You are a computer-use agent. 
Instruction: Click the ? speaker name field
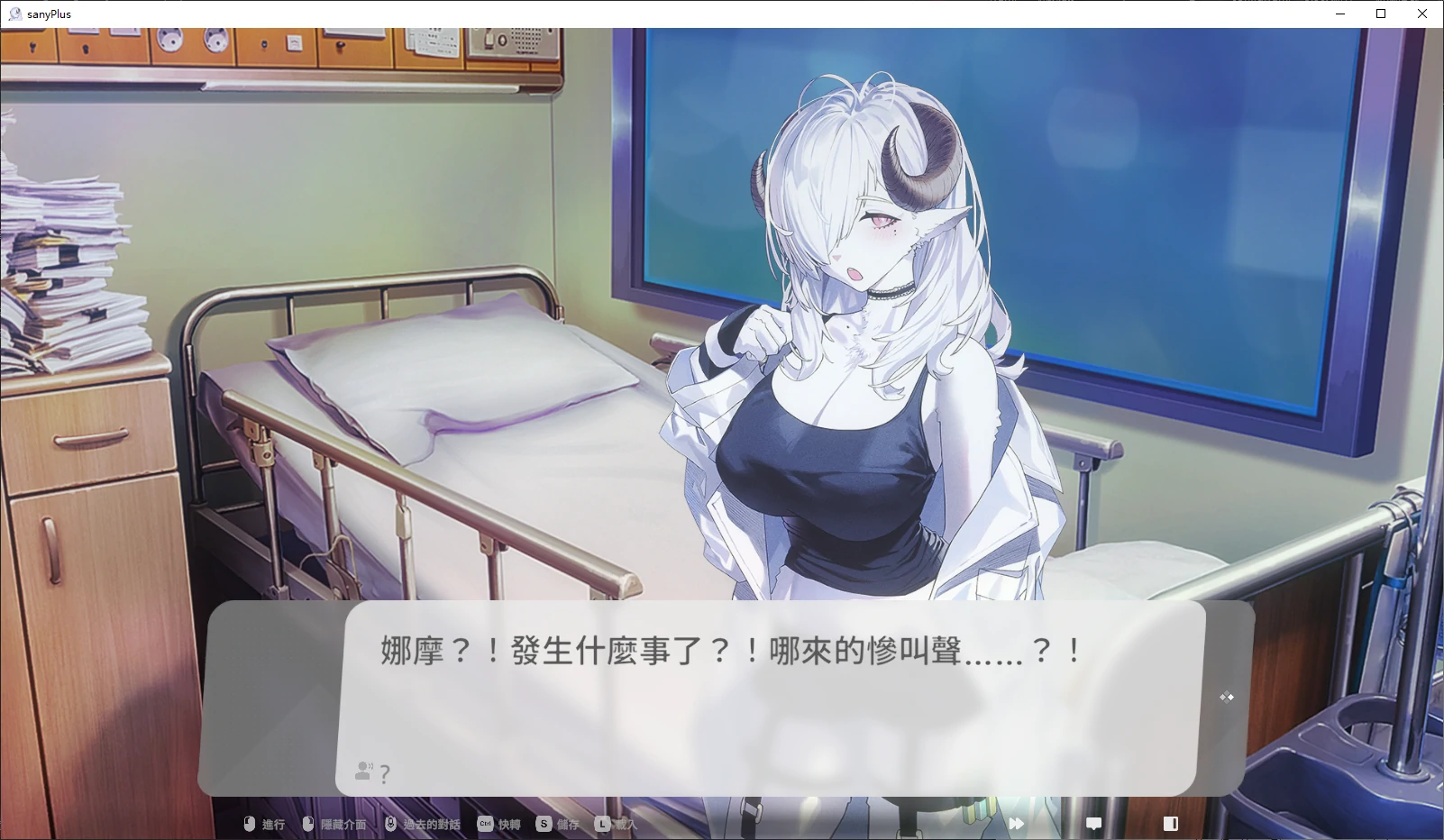384,773
